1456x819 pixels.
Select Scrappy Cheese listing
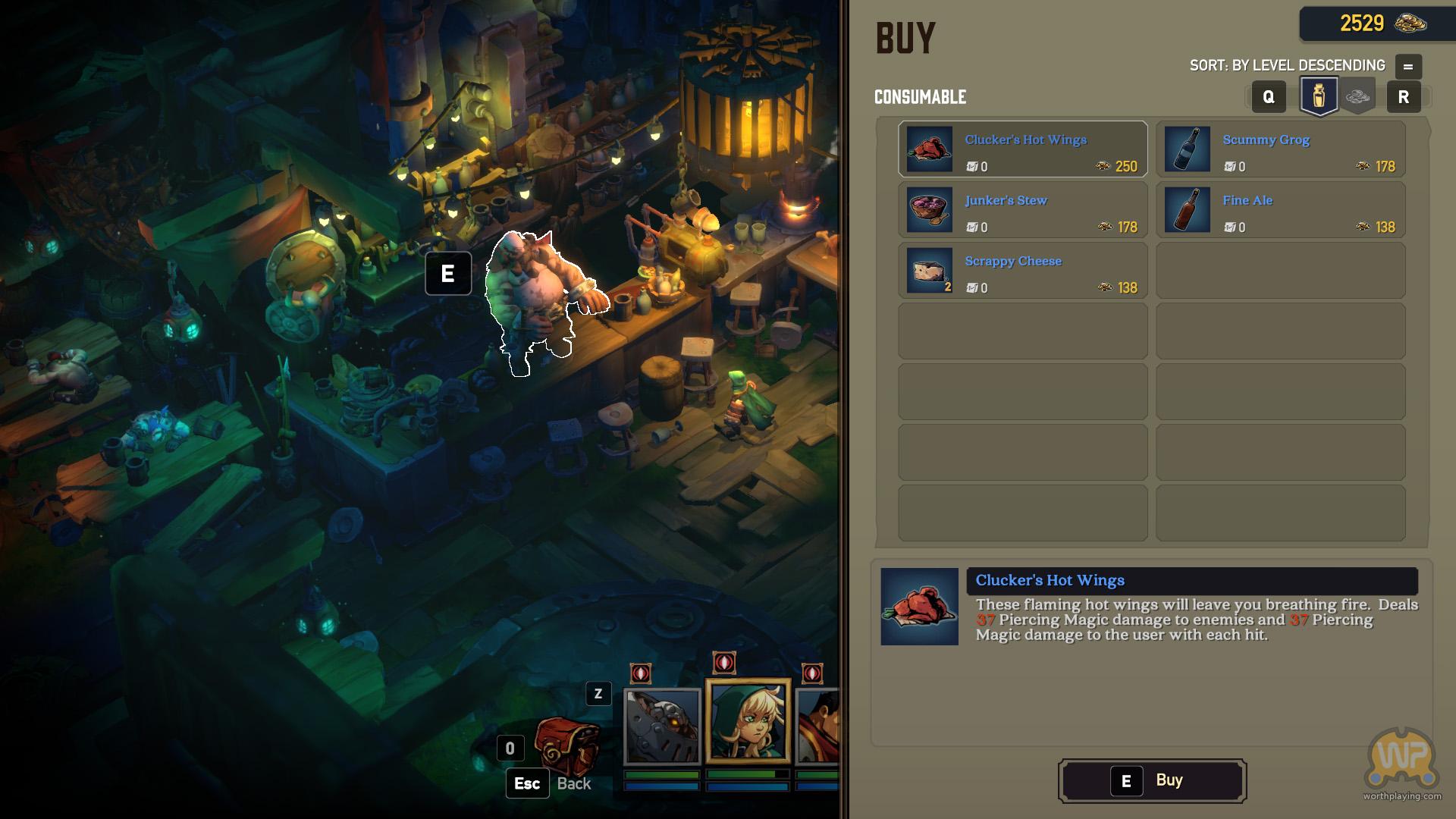pyautogui.click(x=1022, y=271)
